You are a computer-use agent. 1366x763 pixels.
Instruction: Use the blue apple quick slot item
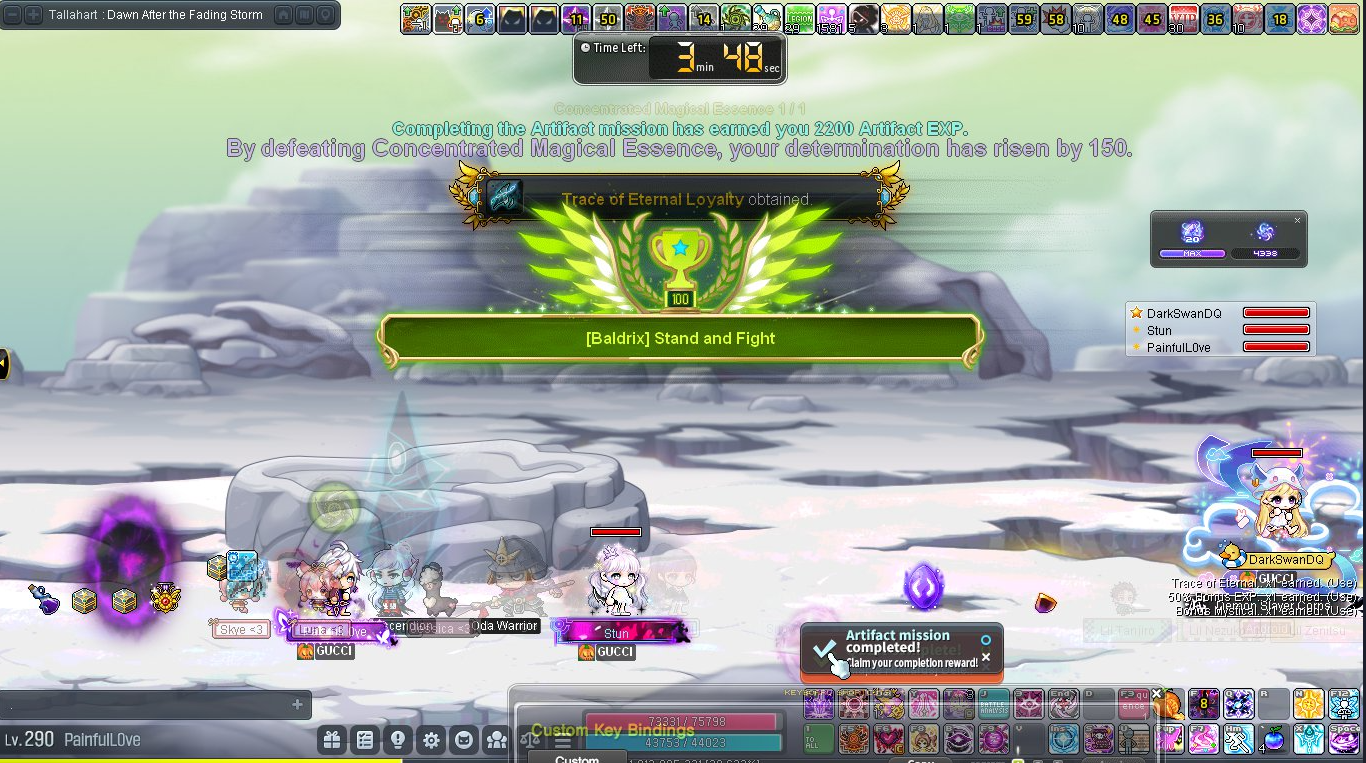(1273, 739)
